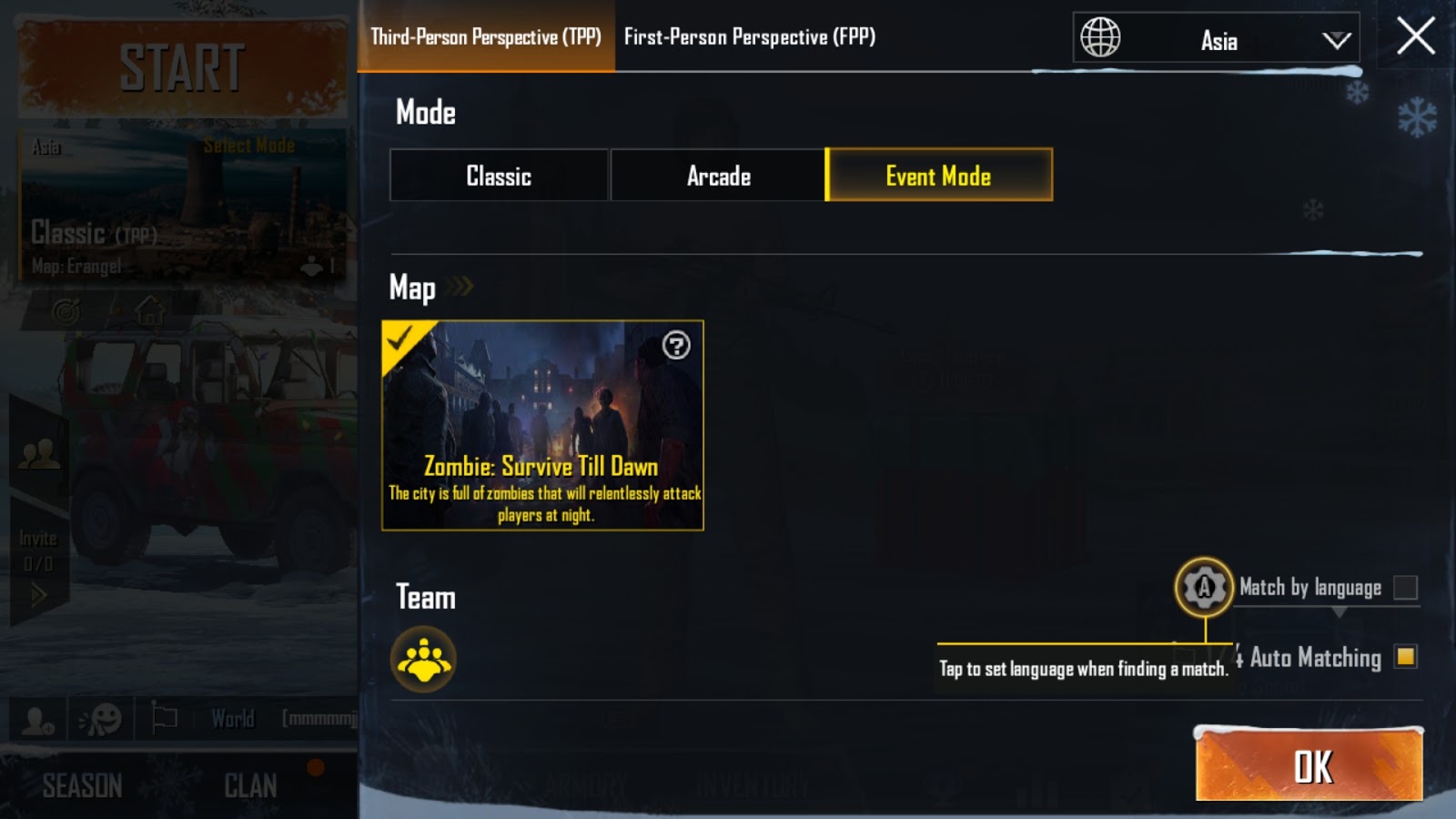Close the mode selection panel

pyautogui.click(x=1415, y=36)
